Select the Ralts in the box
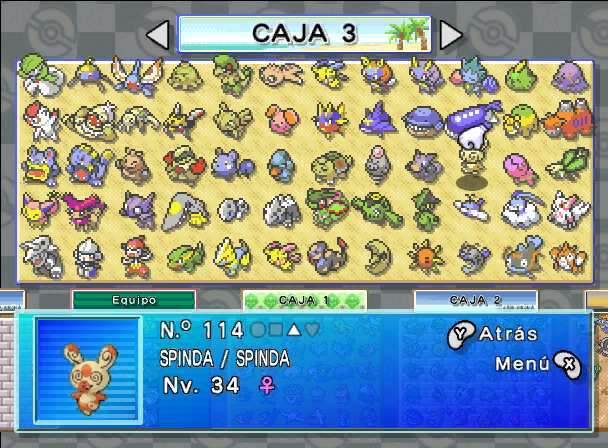Screen dimensions: 608x448 coord(37,72)
